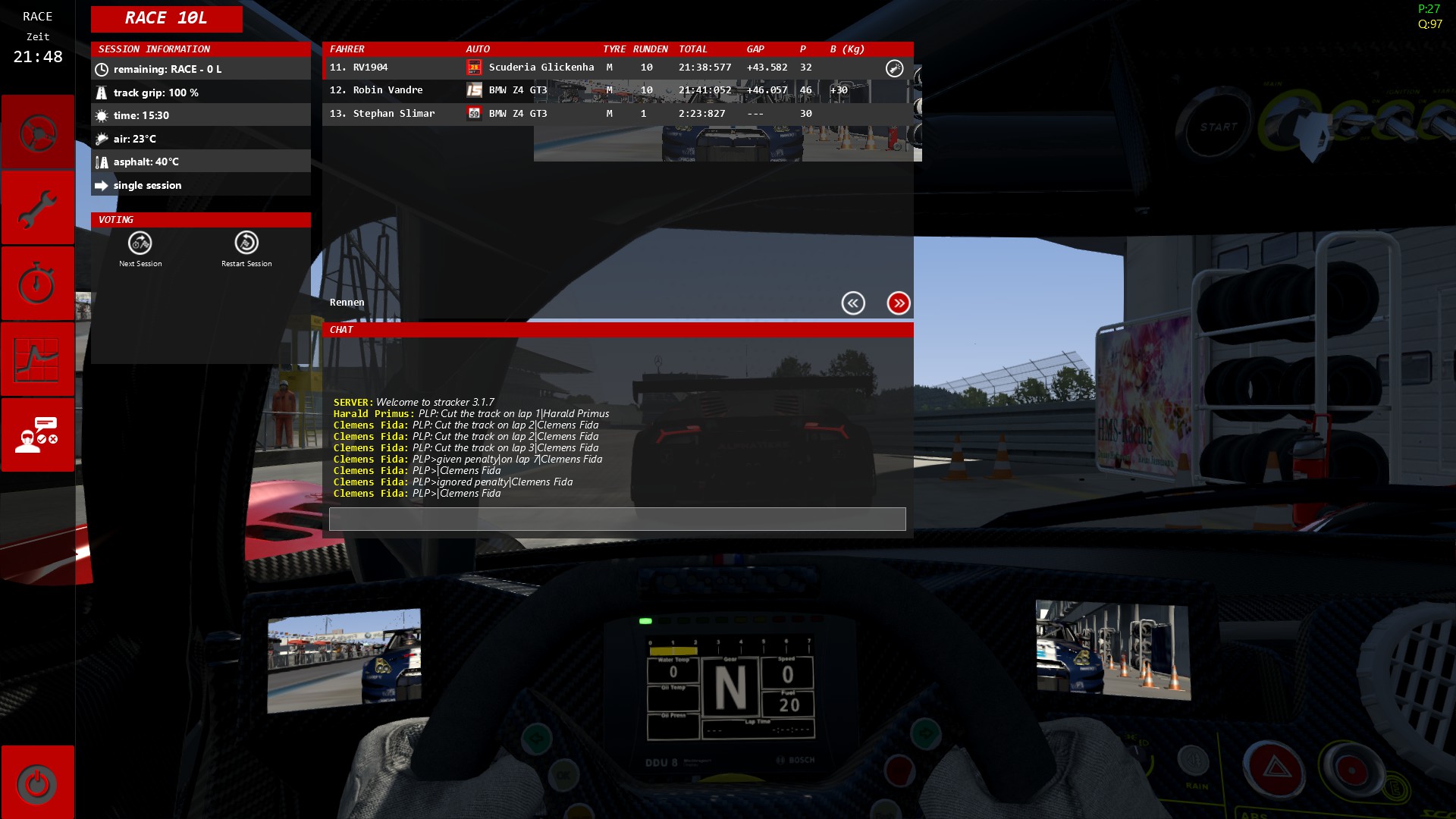Open the telemetry graph panel
The width and height of the screenshot is (1456, 819).
(x=37, y=359)
